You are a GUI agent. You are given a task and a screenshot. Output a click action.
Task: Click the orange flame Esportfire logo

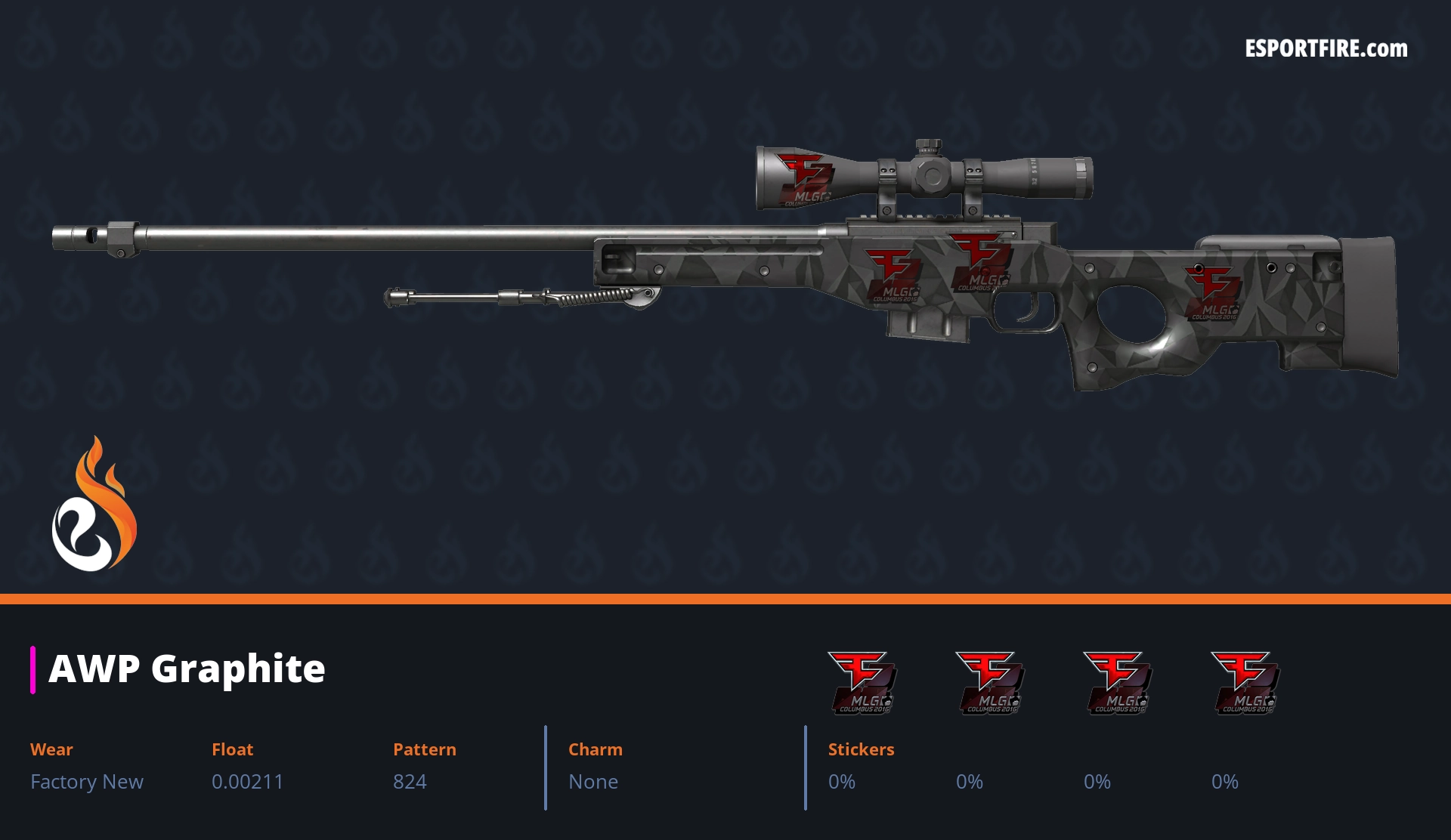(94, 505)
